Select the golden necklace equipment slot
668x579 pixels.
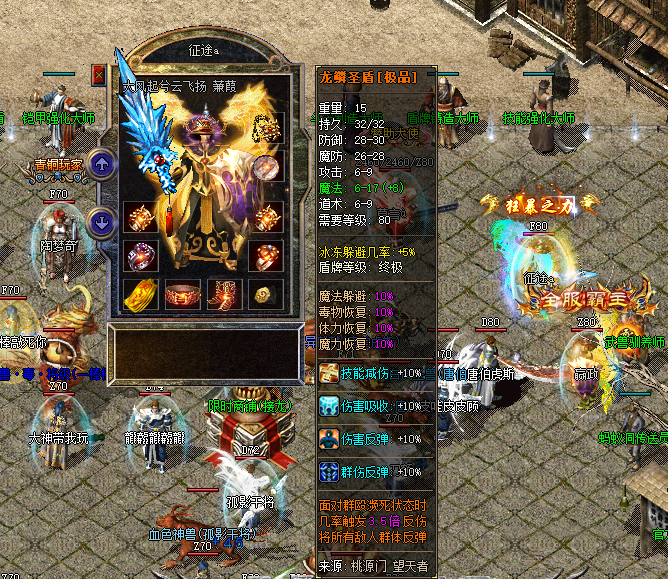coord(265,127)
